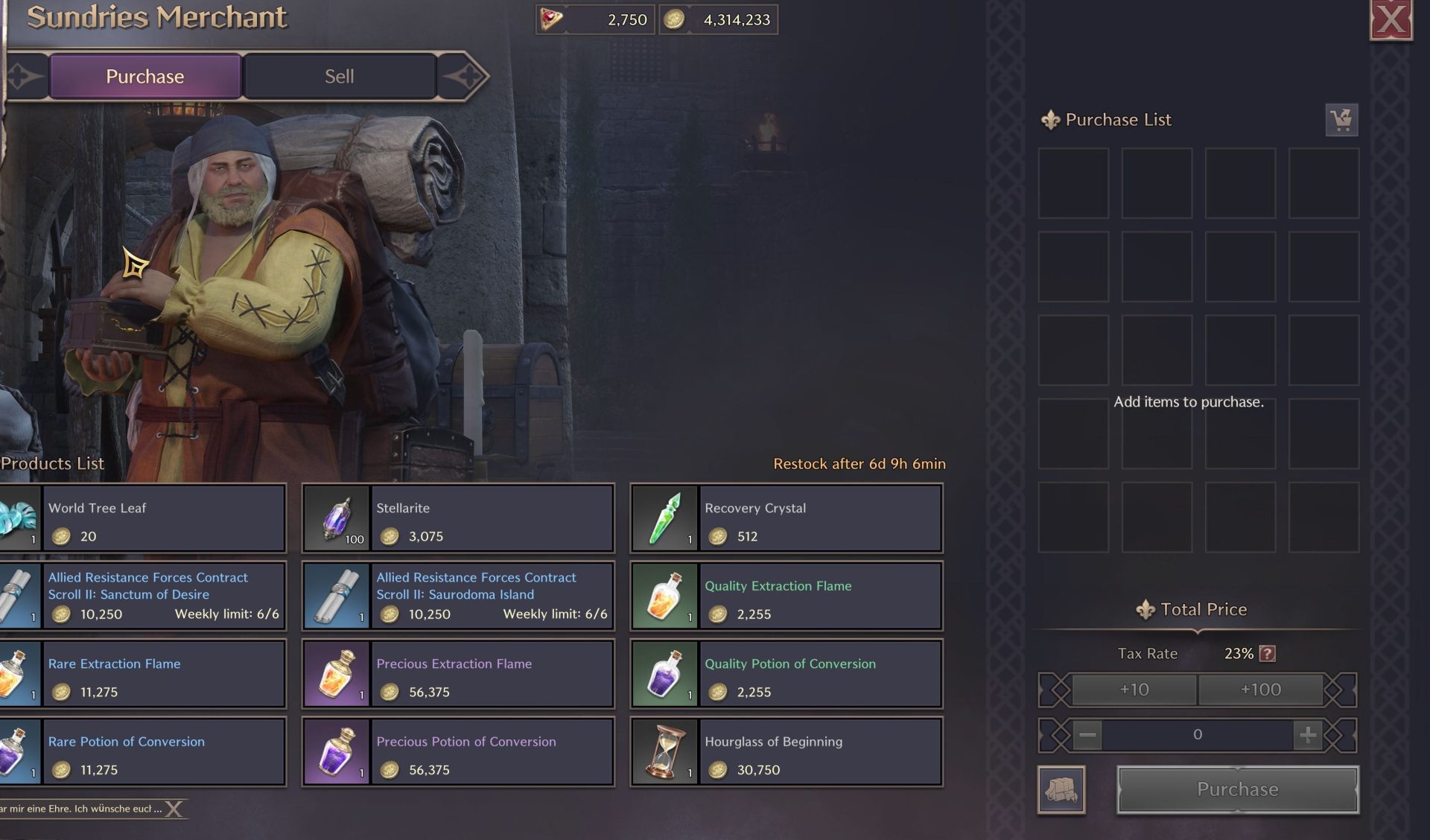Select the Precious Potion of Conversion icon
This screenshot has width=1430, height=840.
tap(337, 751)
